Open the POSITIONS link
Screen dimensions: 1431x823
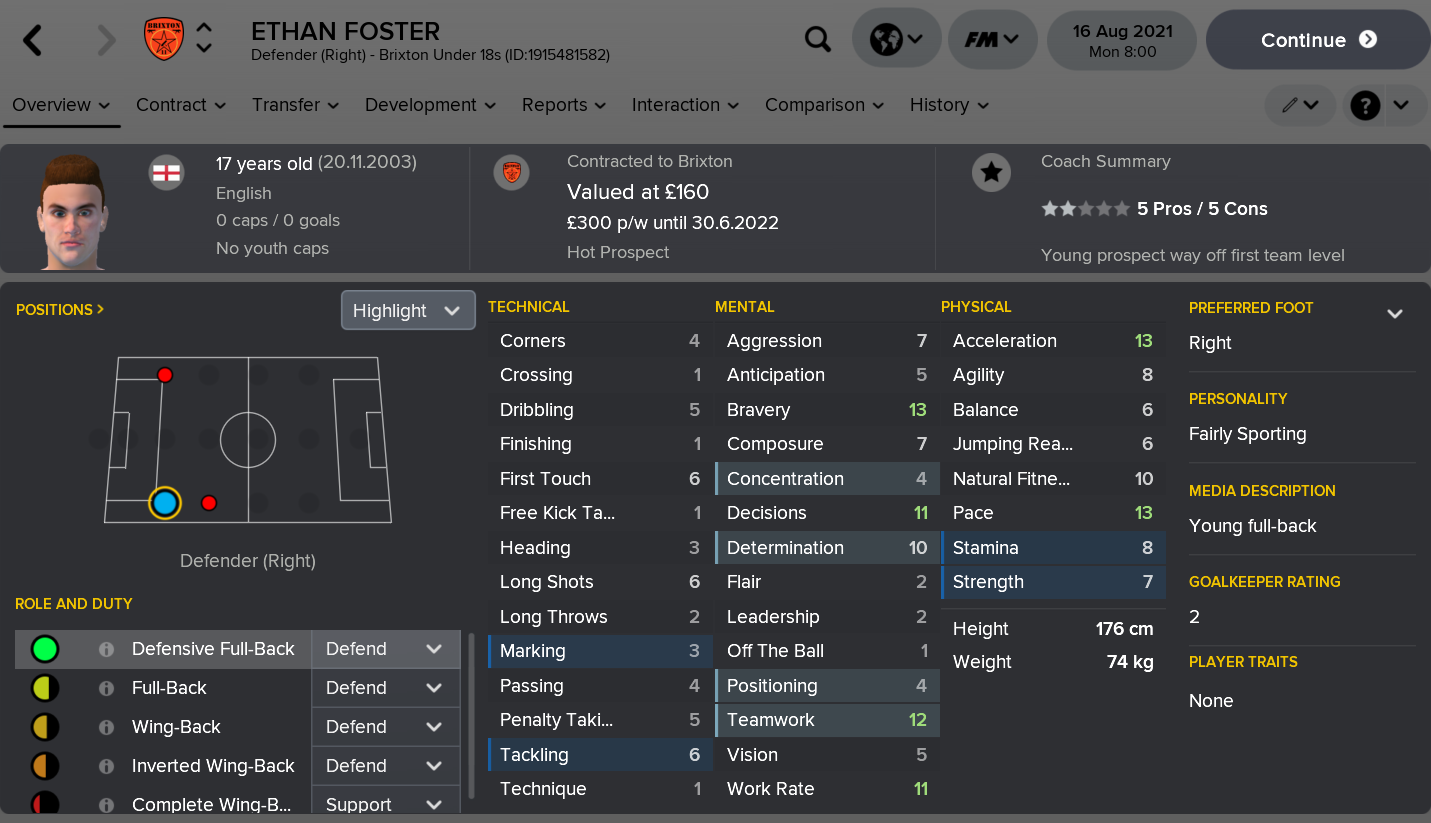tap(55, 309)
